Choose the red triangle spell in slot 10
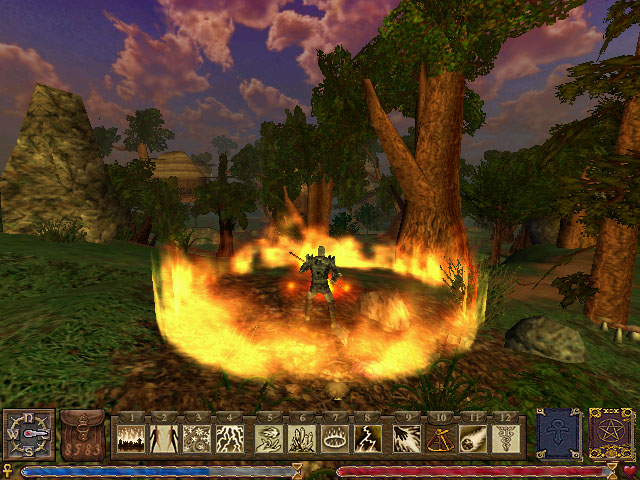This screenshot has height=480, width=640. tap(441, 439)
